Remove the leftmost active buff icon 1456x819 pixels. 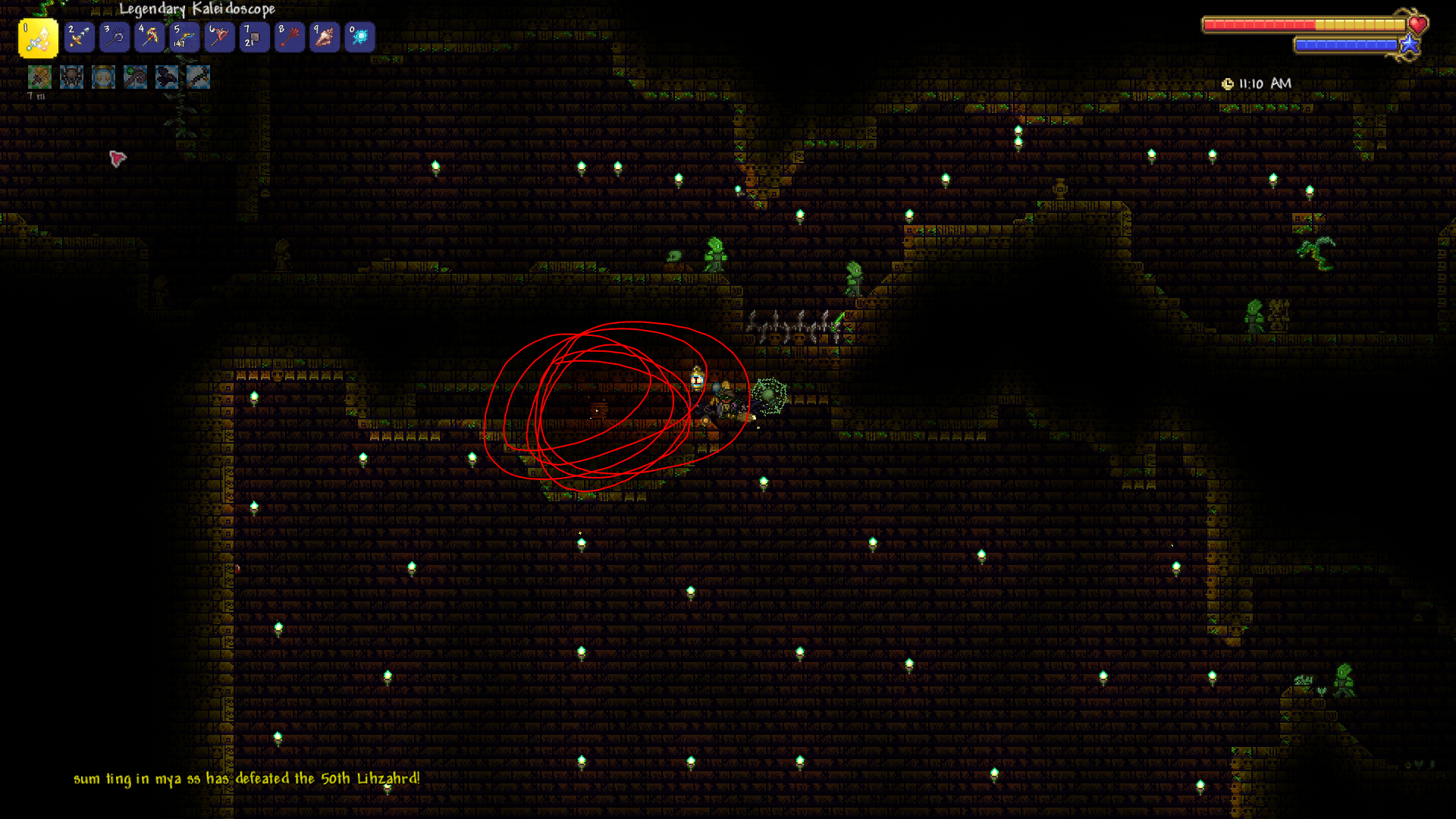click(39, 77)
